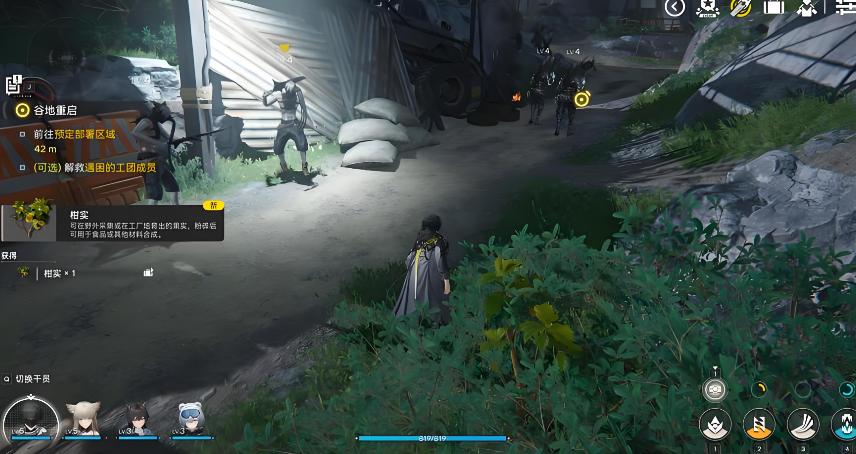
Task: Click the 柑实 × 1 obtained item row
Action: tap(60, 272)
